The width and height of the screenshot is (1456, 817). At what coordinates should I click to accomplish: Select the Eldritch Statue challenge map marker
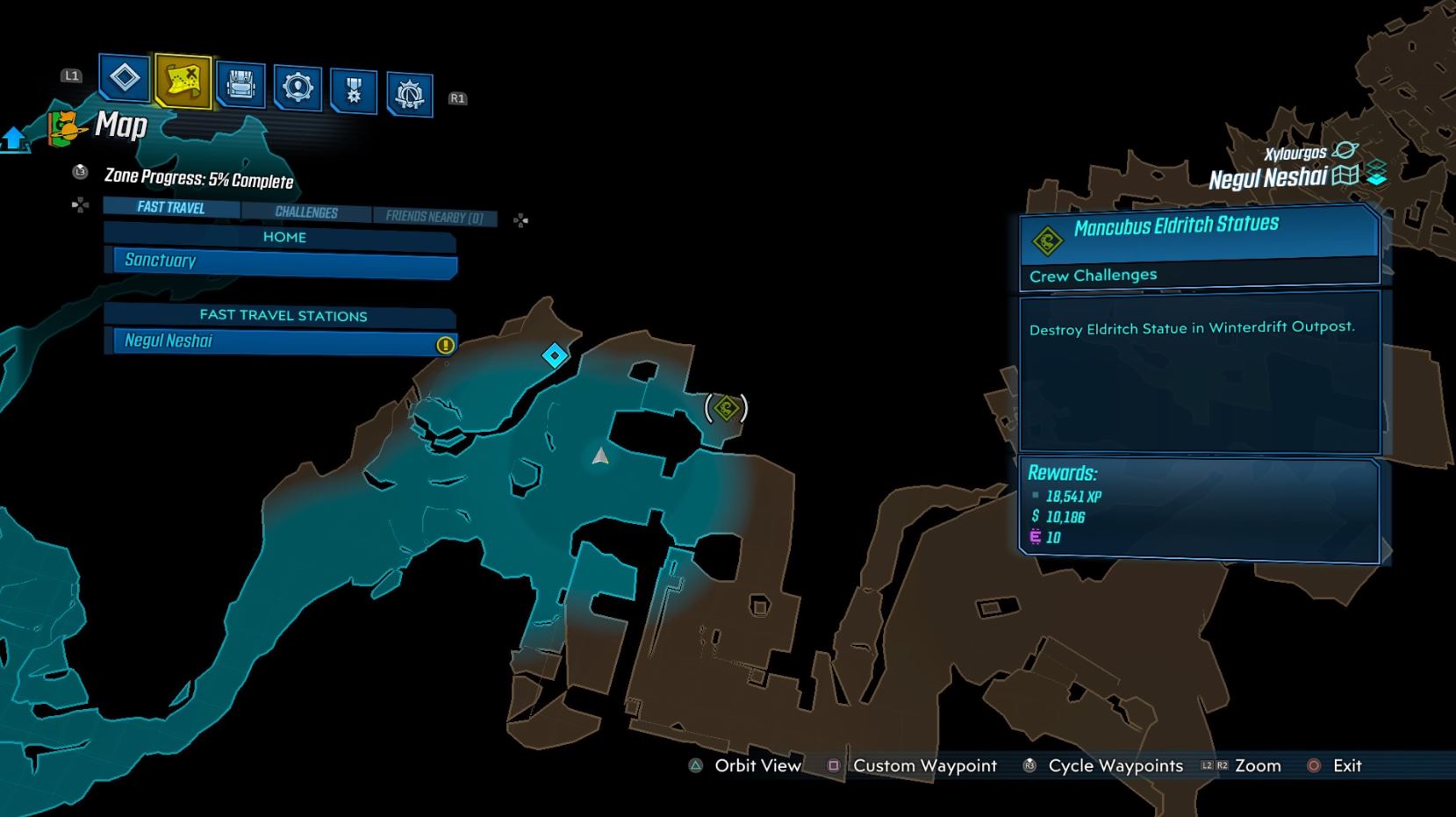pos(727,408)
